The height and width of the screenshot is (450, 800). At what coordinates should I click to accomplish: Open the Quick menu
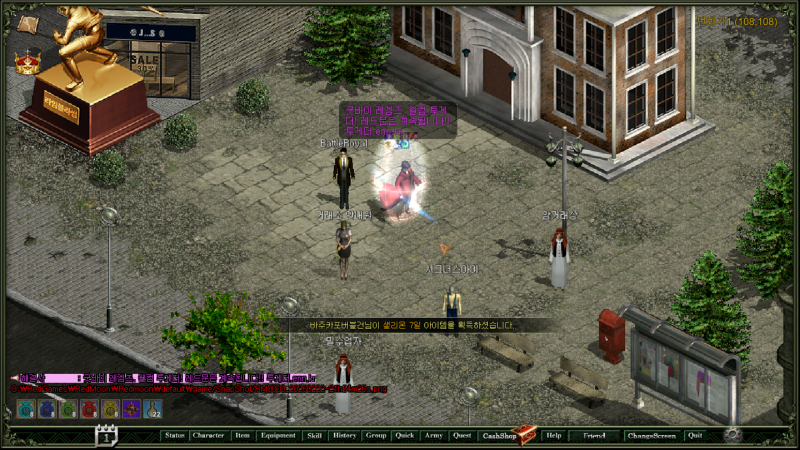404,435
